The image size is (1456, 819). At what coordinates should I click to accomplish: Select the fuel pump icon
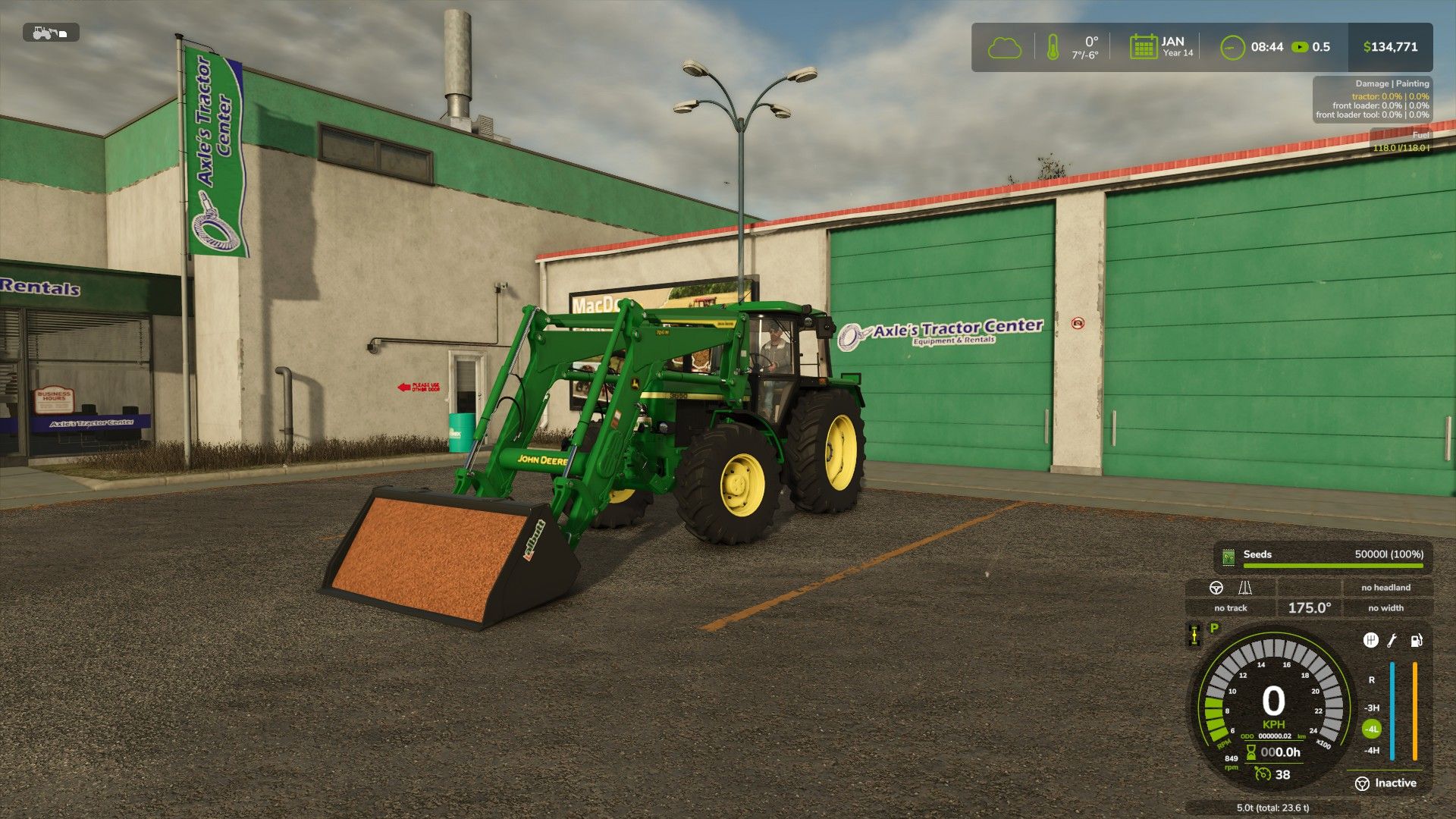[x=1417, y=642]
